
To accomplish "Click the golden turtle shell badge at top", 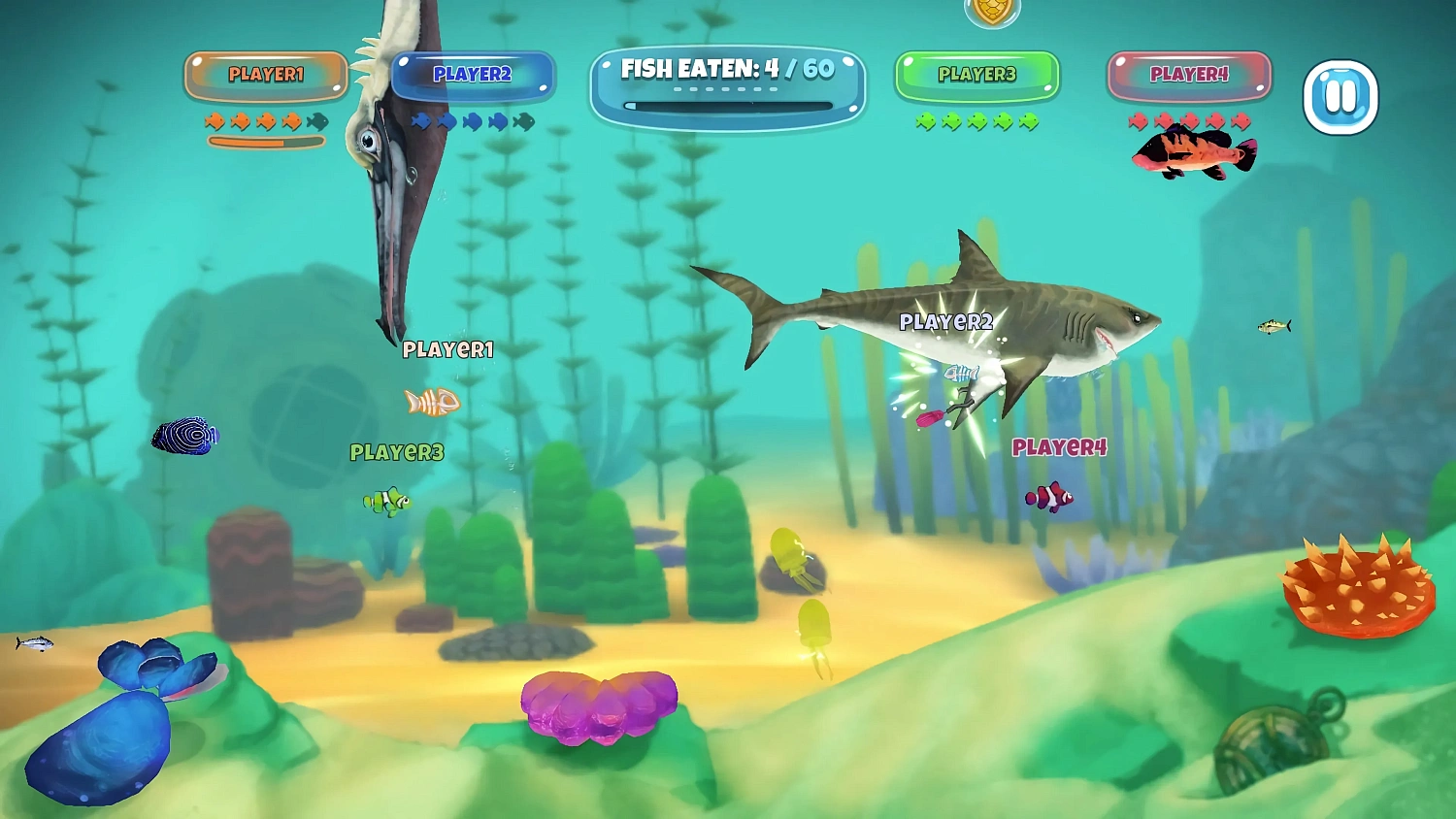I will coord(992,10).
